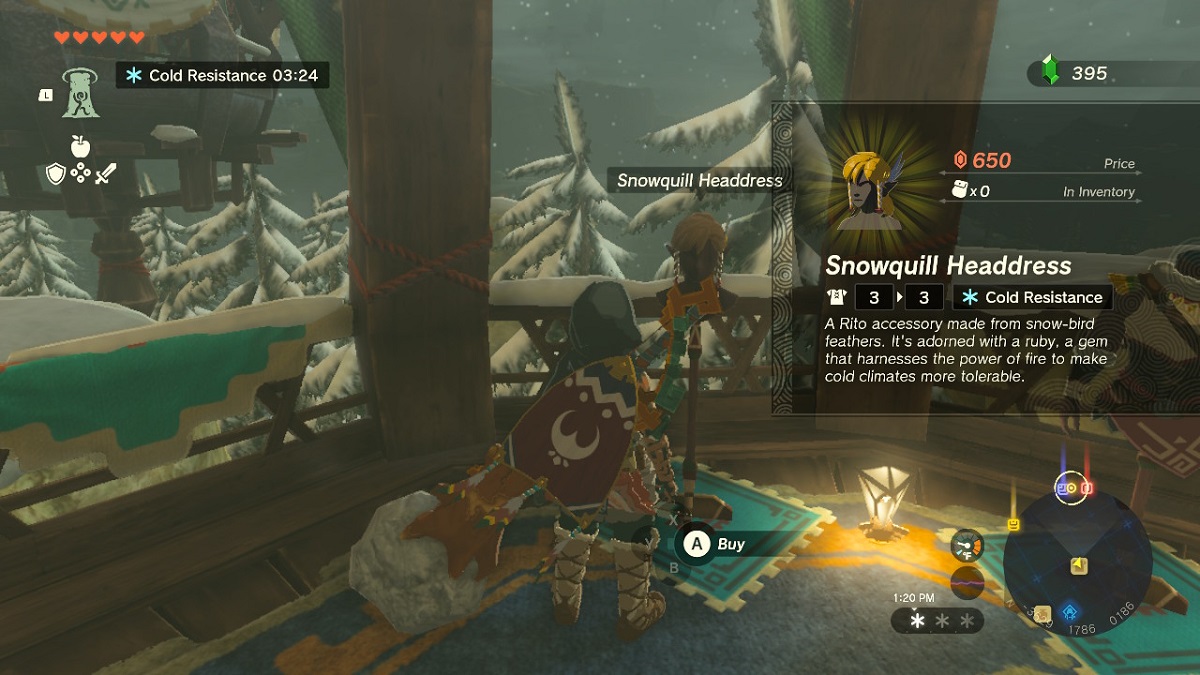Select the Ascend ability icon
Screen dimensions: 1200x675
[81, 94]
